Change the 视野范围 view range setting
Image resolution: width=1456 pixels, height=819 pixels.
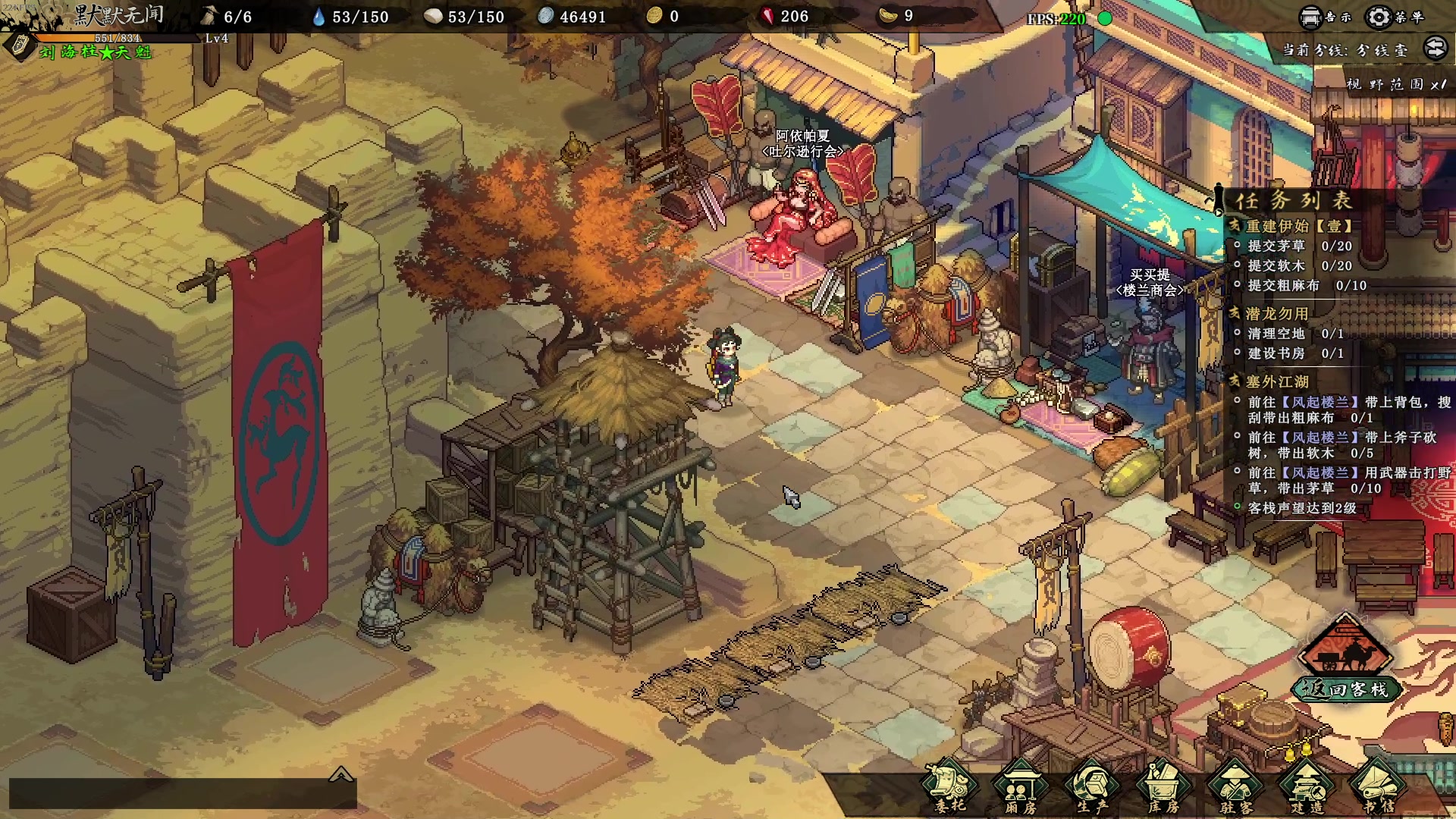pyautogui.click(x=1395, y=84)
